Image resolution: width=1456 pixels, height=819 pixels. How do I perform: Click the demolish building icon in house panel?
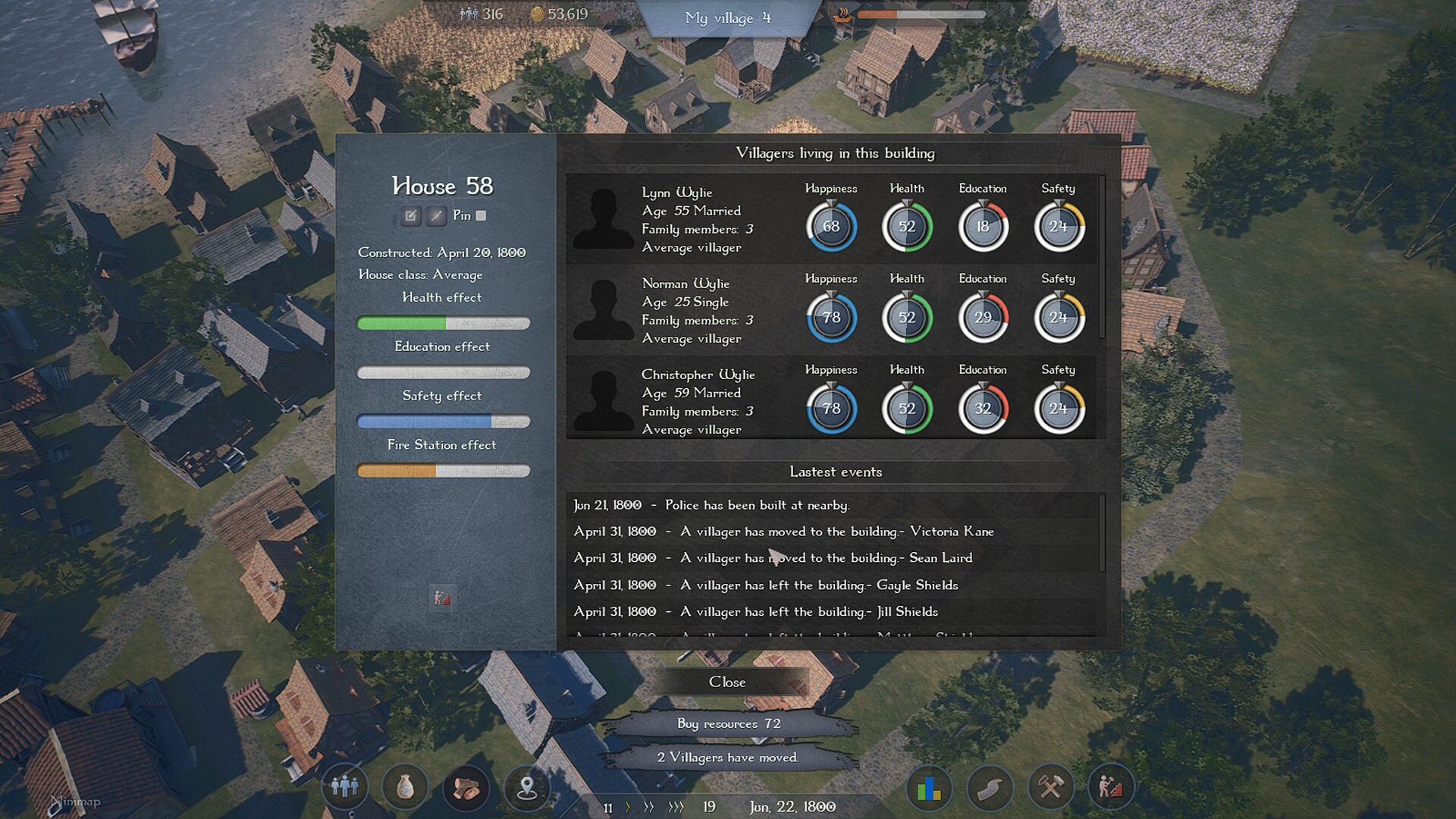(443, 598)
